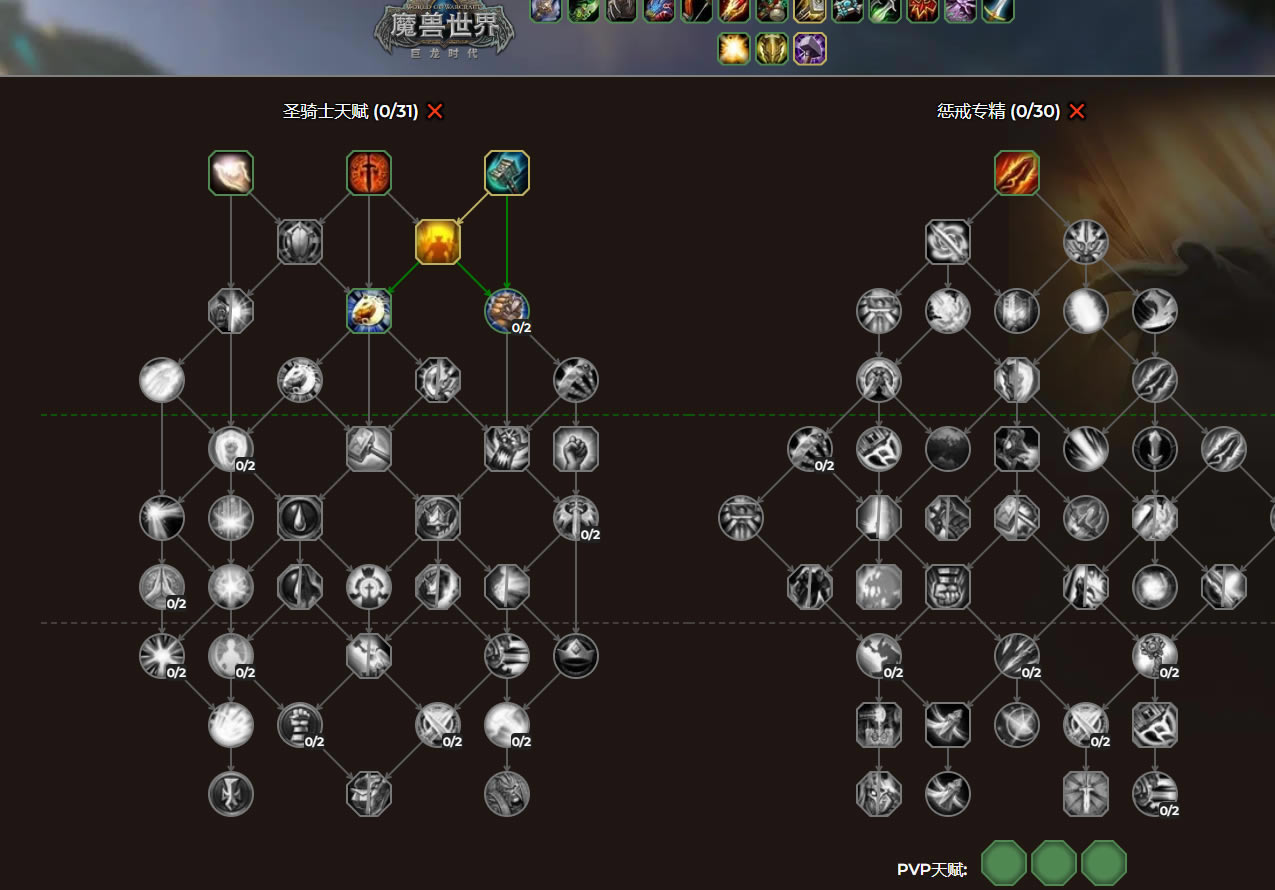Screen dimensions: 1275x890
Task: Select the flaming blade talent heading 惩戒专精
Action: tap(1017, 173)
